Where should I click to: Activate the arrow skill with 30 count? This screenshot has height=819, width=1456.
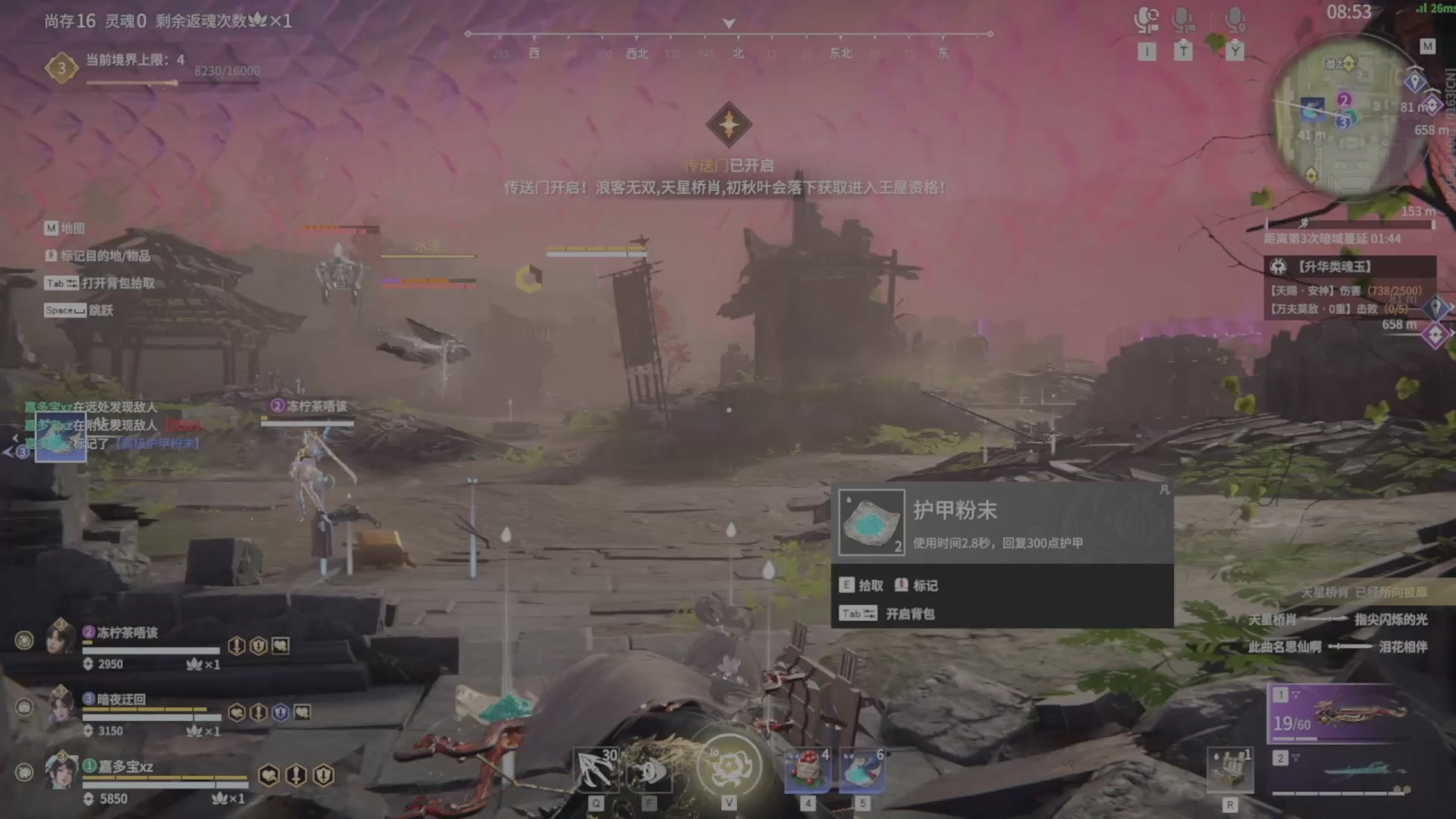pyautogui.click(x=596, y=770)
